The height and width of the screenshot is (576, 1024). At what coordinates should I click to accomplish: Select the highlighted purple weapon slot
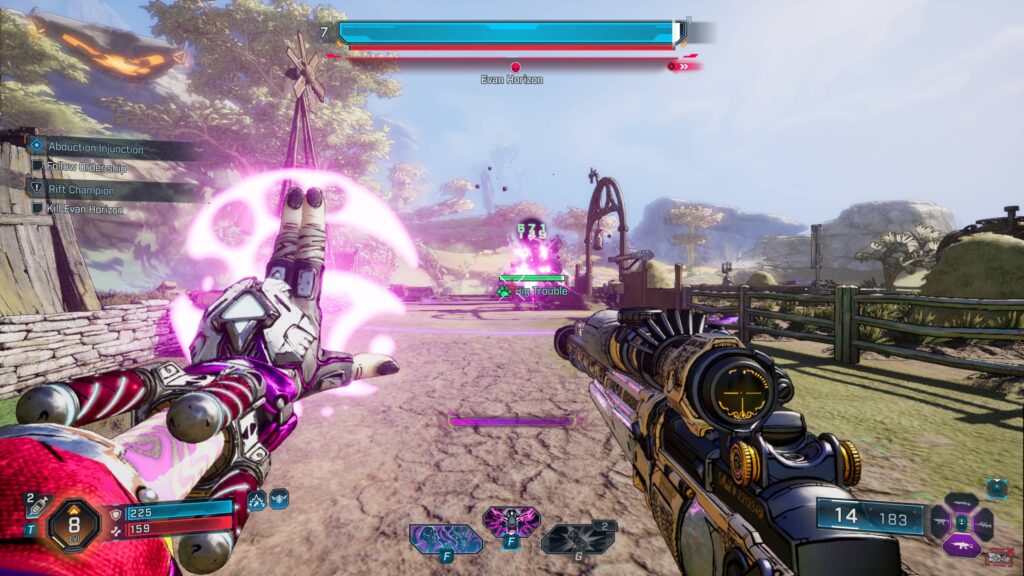(960, 546)
